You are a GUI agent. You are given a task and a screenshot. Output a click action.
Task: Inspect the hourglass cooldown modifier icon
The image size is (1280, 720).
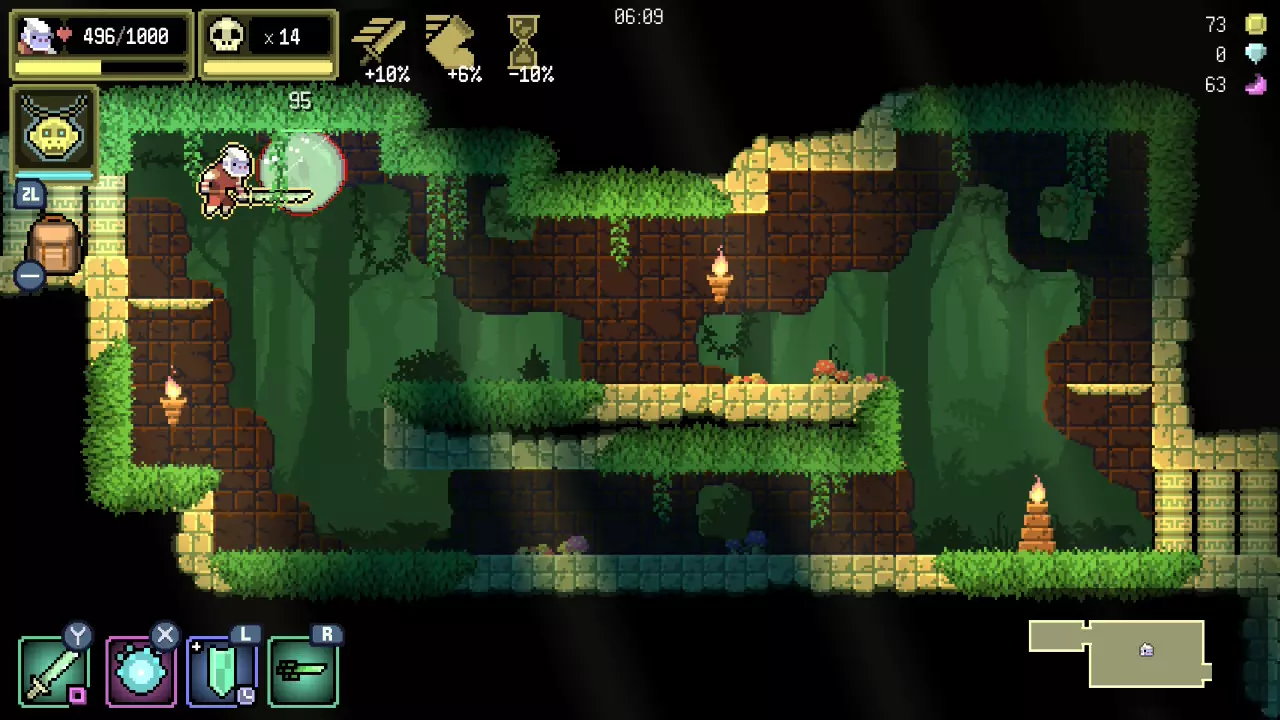pyautogui.click(x=523, y=38)
